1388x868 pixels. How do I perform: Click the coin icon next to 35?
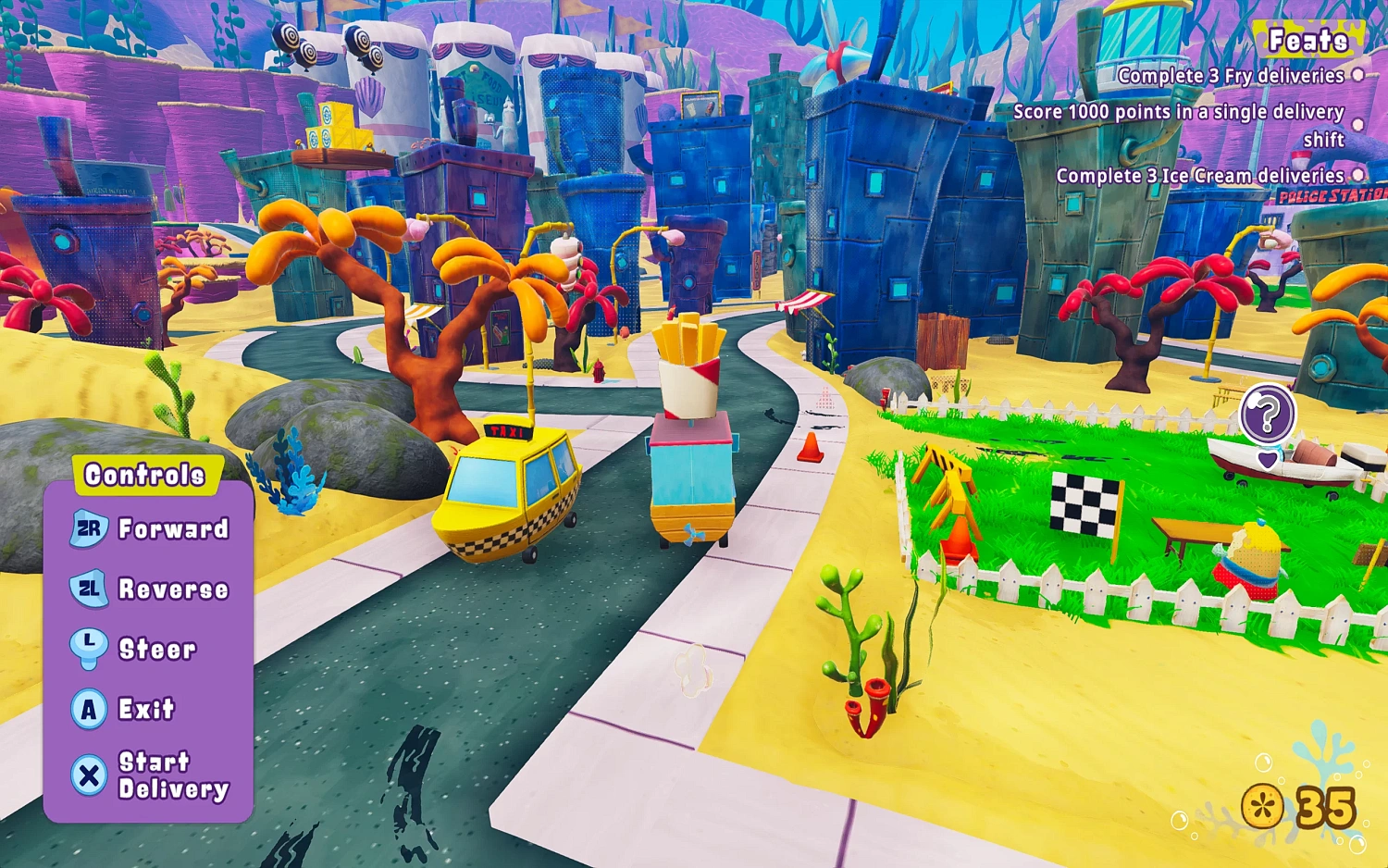pos(1264,804)
